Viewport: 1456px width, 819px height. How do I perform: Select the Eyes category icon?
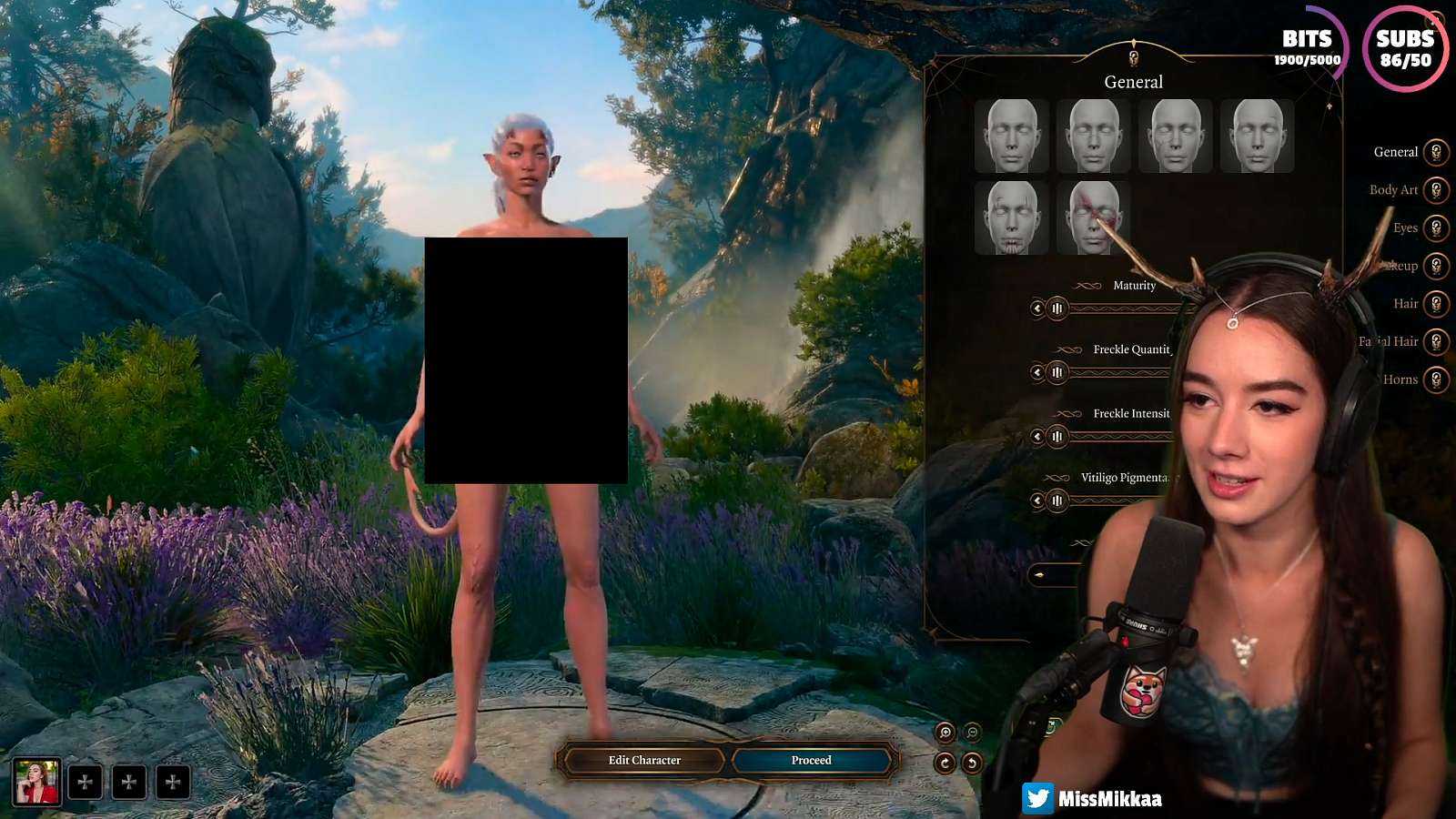coord(1436,227)
